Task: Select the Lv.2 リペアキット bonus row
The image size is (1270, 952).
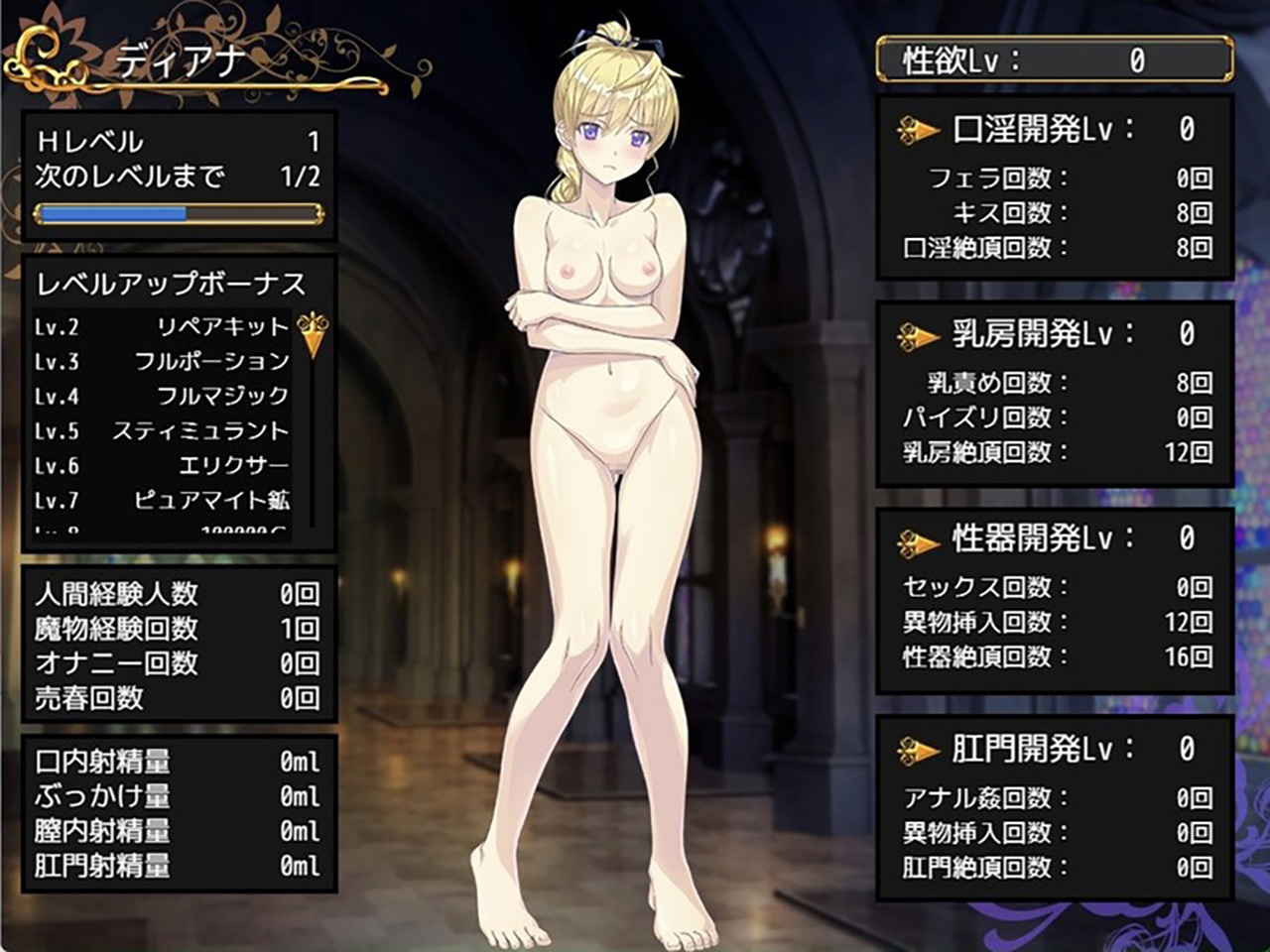Action: coord(162,327)
